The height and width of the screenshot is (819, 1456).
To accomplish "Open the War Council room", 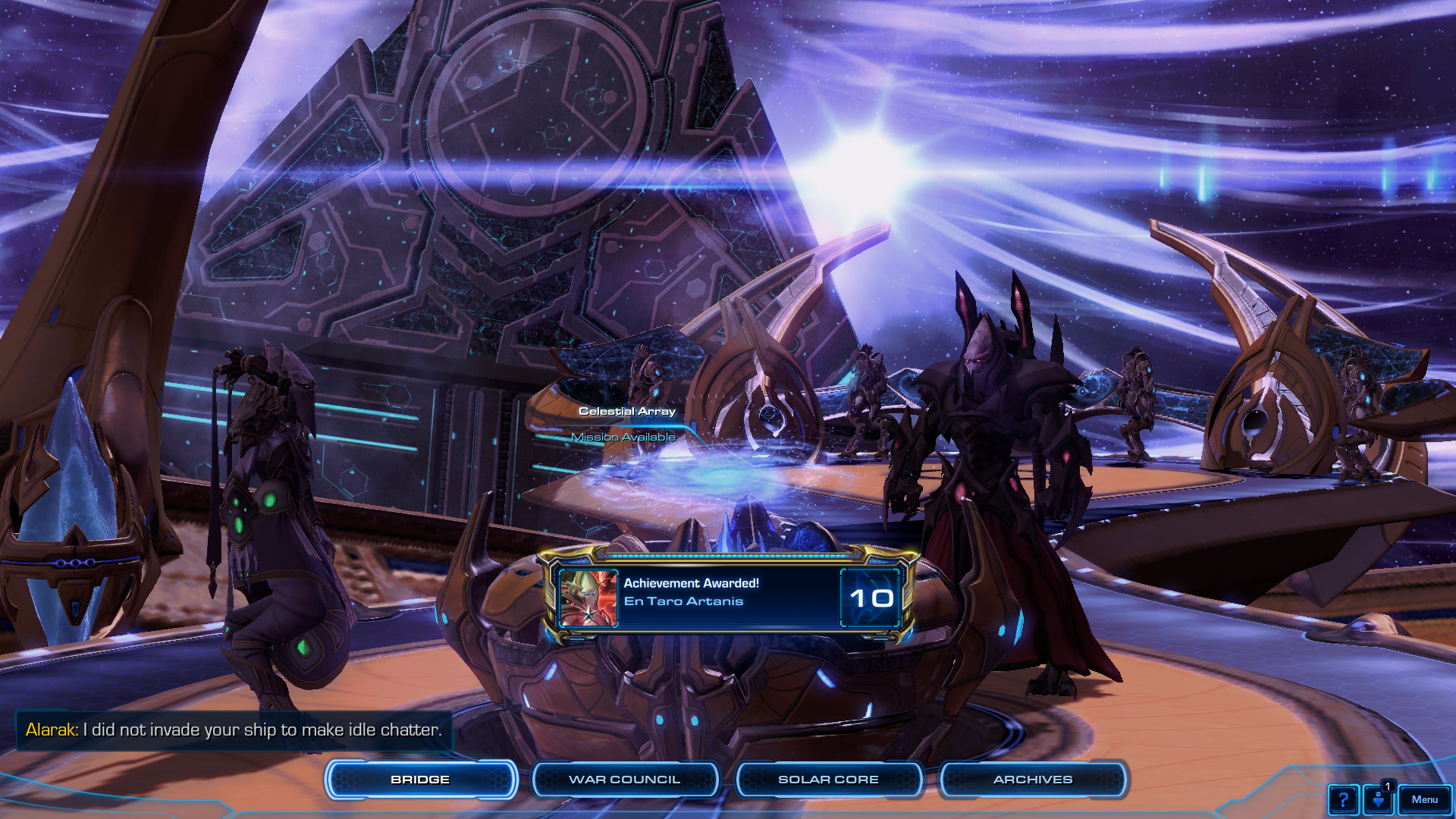I will tap(625, 780).
